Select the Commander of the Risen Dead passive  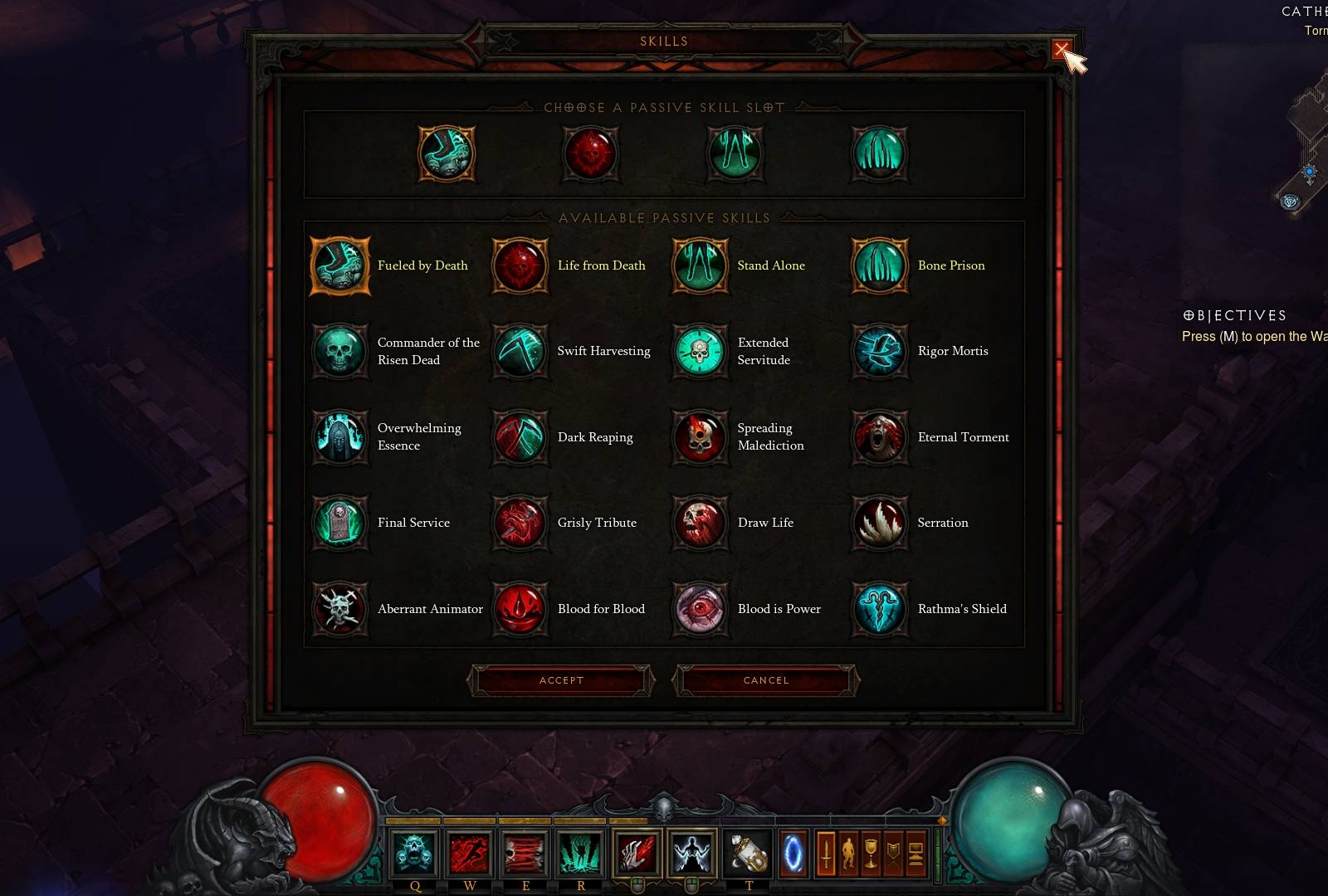click(340, 351)
